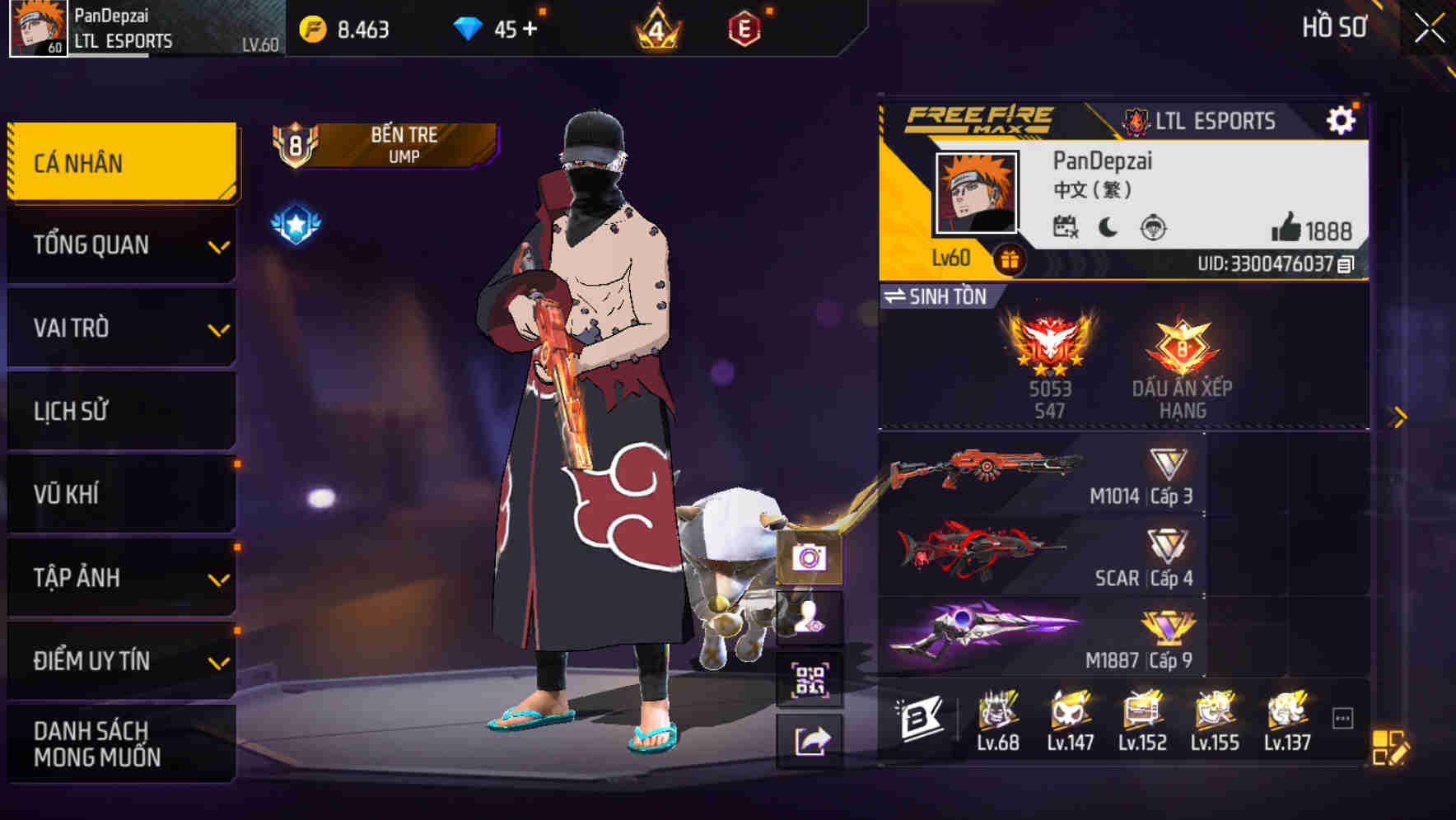The image size is (1456, 820).
Task: Open the camera screenshot tool beside the character
Action: [x=811, y=560]
